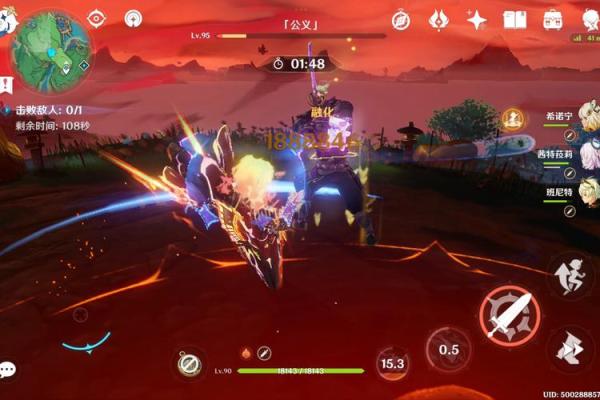Image resolution: width=600 pixels, height=400 pixels.
Task: Tap the eye icon next to the minimap
Action: [x=96, y=18]
